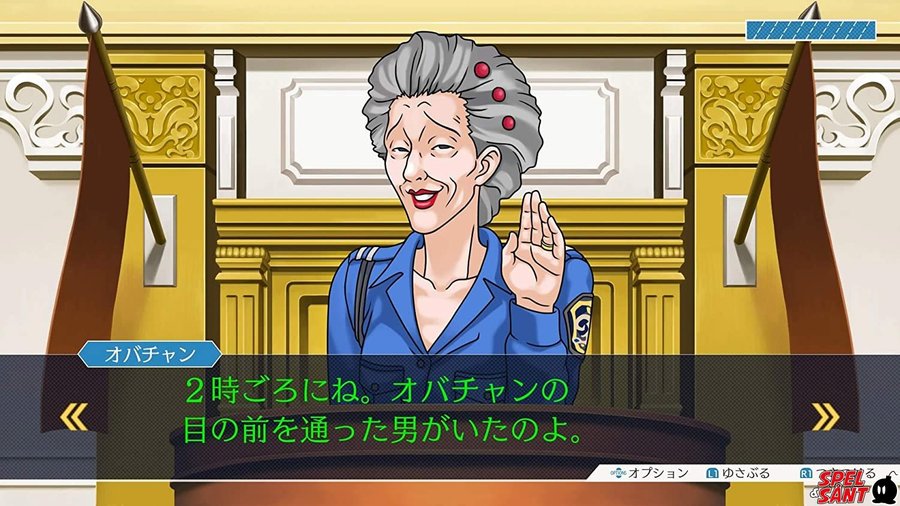Choose ゆさぶる to press the witness
This screenshot has width=900, height=506.
pyautogui.click(x=741, y=472)
